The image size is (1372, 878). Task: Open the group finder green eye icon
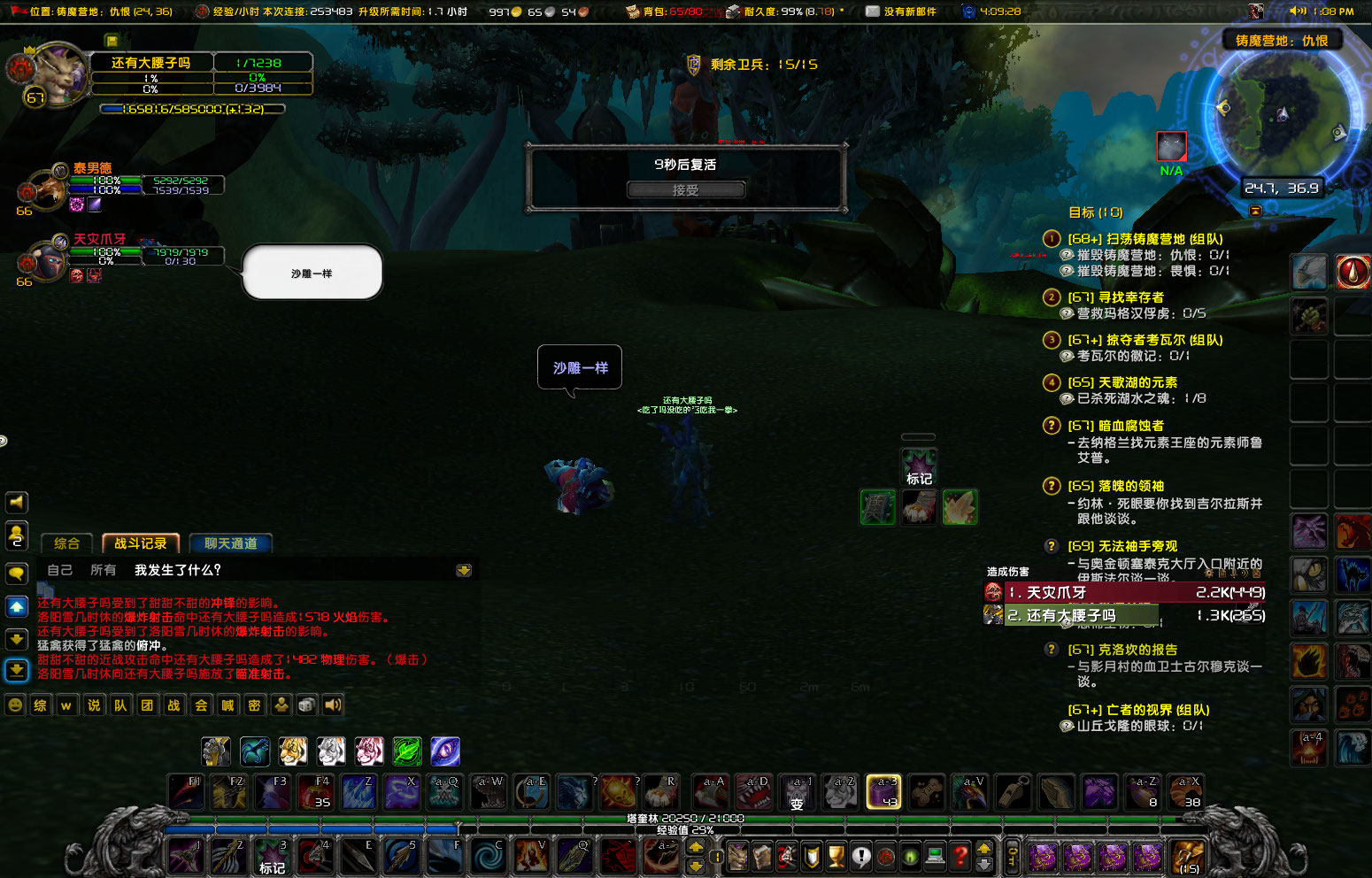point(909,857)
